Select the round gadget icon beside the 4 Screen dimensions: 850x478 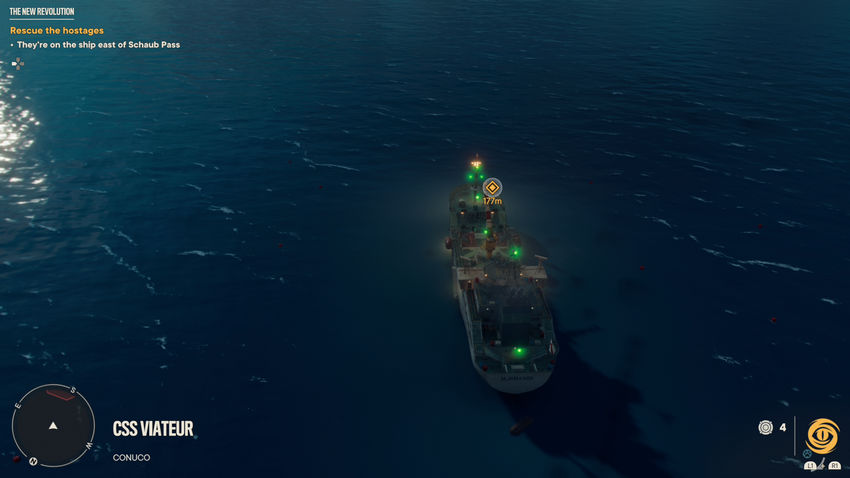[765, 427]
